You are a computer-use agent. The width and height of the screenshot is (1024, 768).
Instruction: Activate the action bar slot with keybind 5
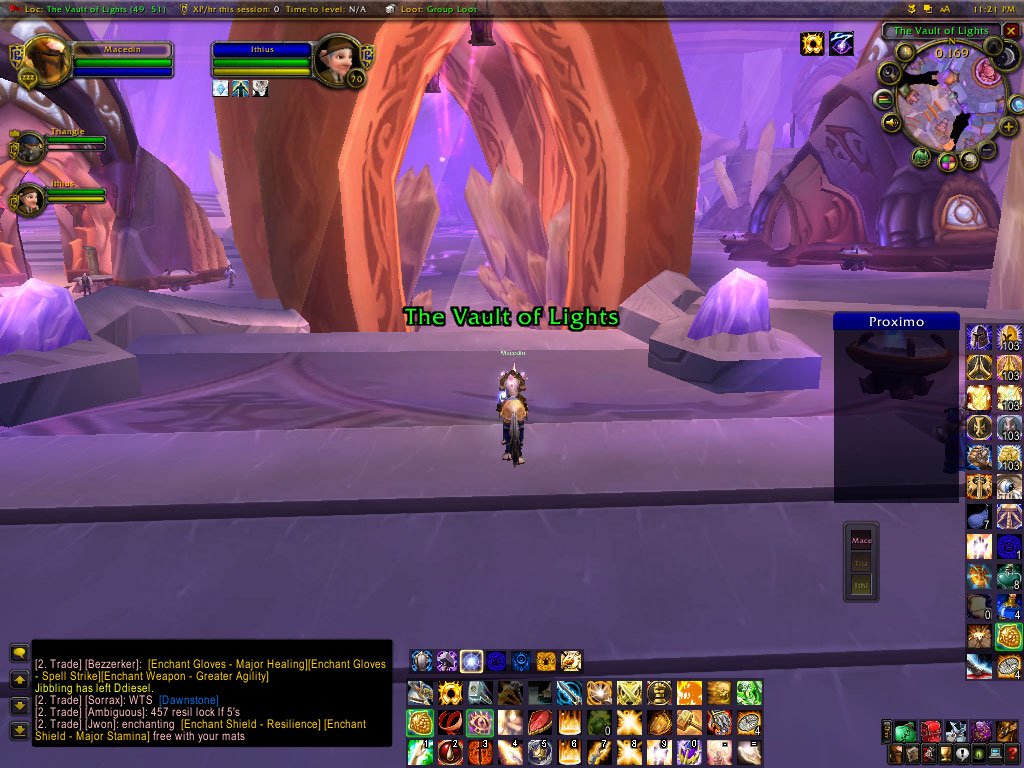click(540, 751)
